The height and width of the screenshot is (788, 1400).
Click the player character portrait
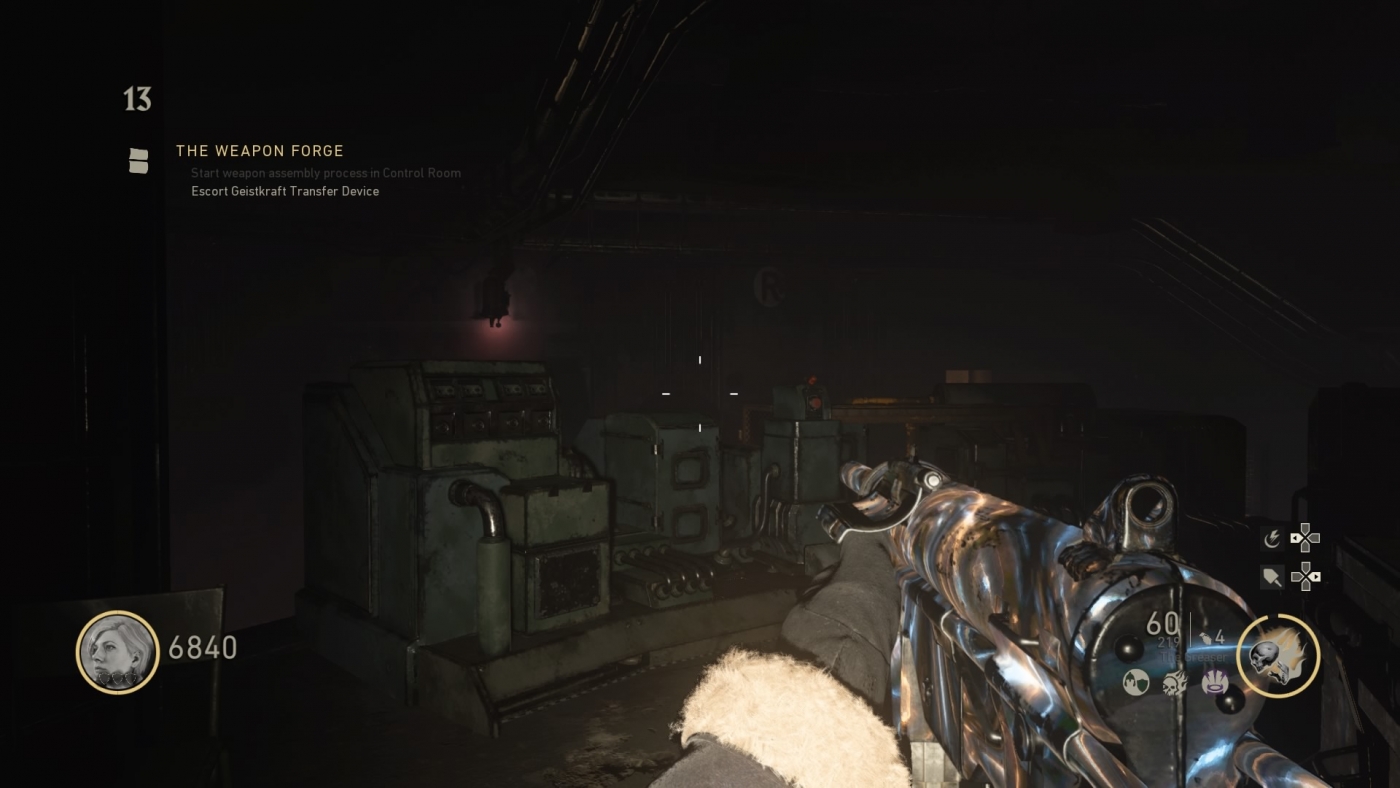click(x=117, y=652)
